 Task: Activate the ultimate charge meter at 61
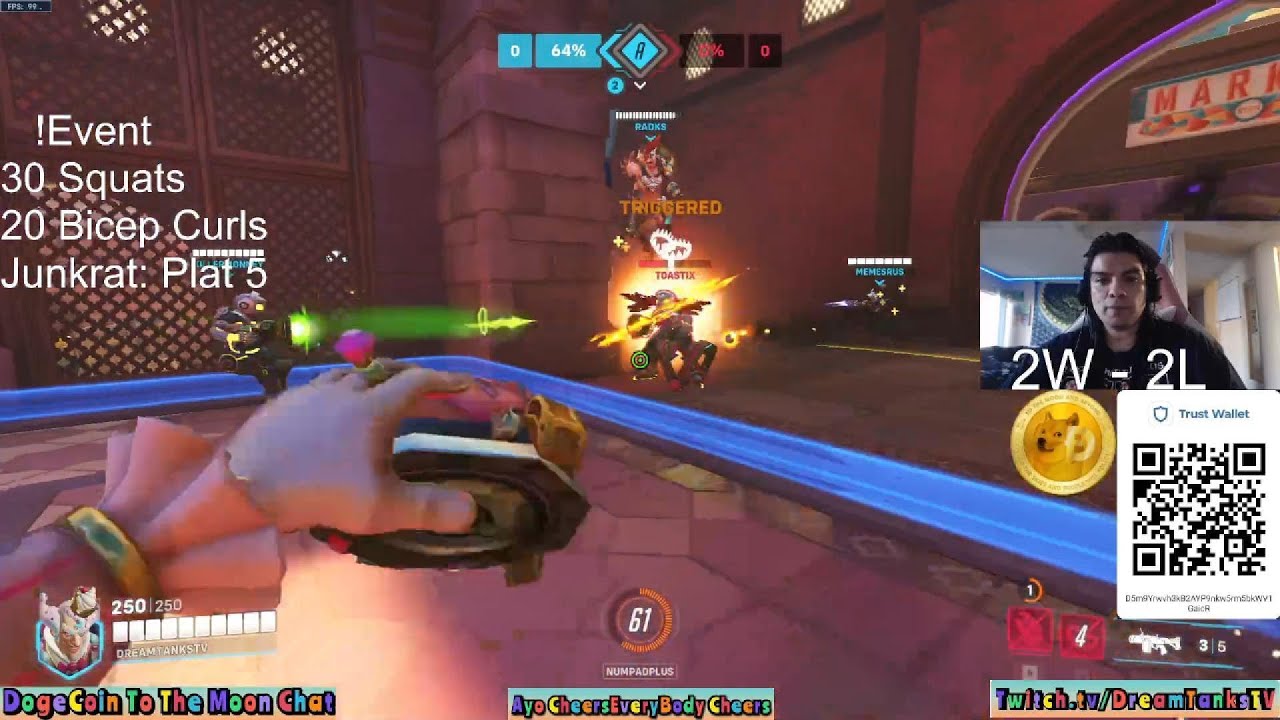point(640,622)
